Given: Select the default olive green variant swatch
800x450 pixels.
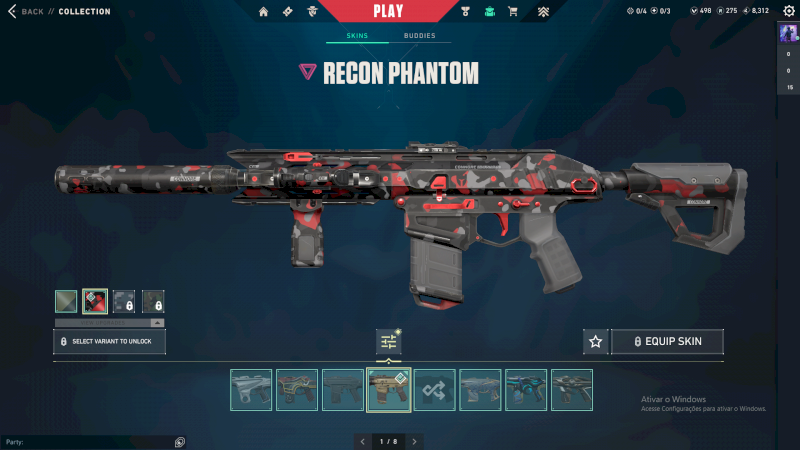Looking at the screenshot, I should click(x=66, y=301).
